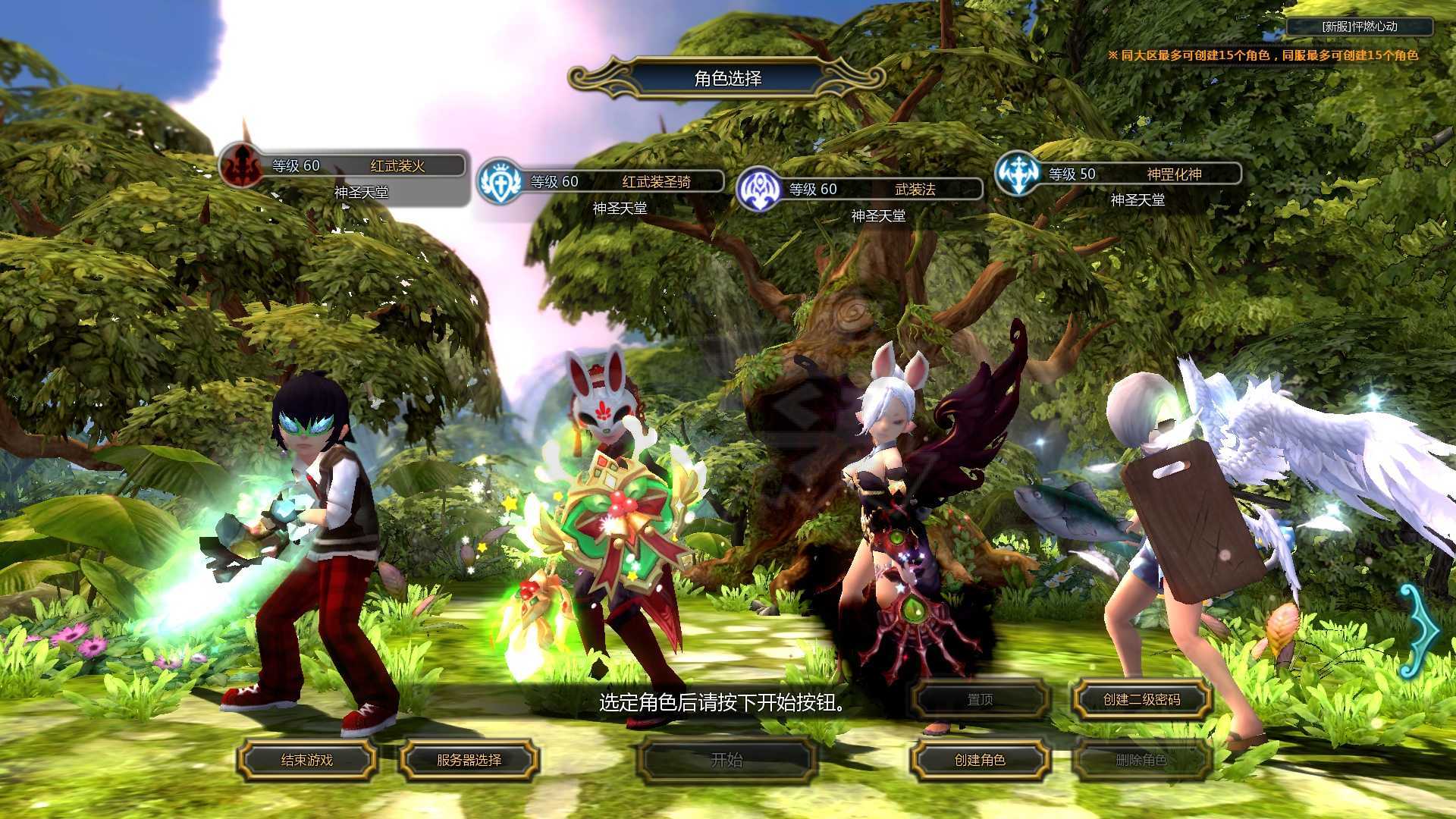Open 创建二级密码 secondary password creation
The width and height of the screenshot is (1456, 819).
1141,699
